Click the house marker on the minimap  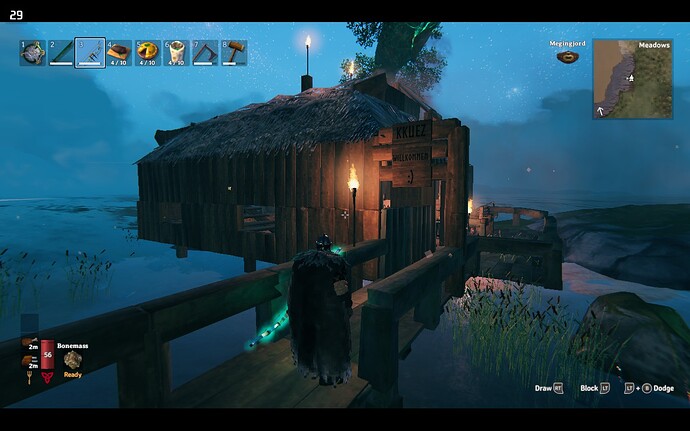630,76
